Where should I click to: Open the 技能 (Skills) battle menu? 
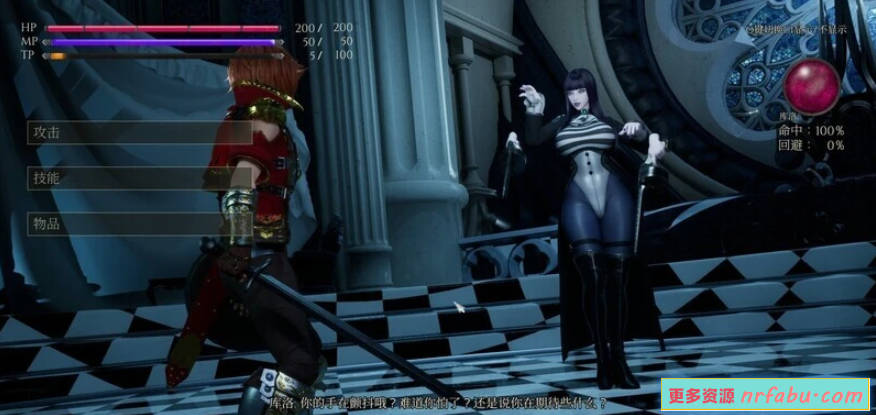(138, 178)
